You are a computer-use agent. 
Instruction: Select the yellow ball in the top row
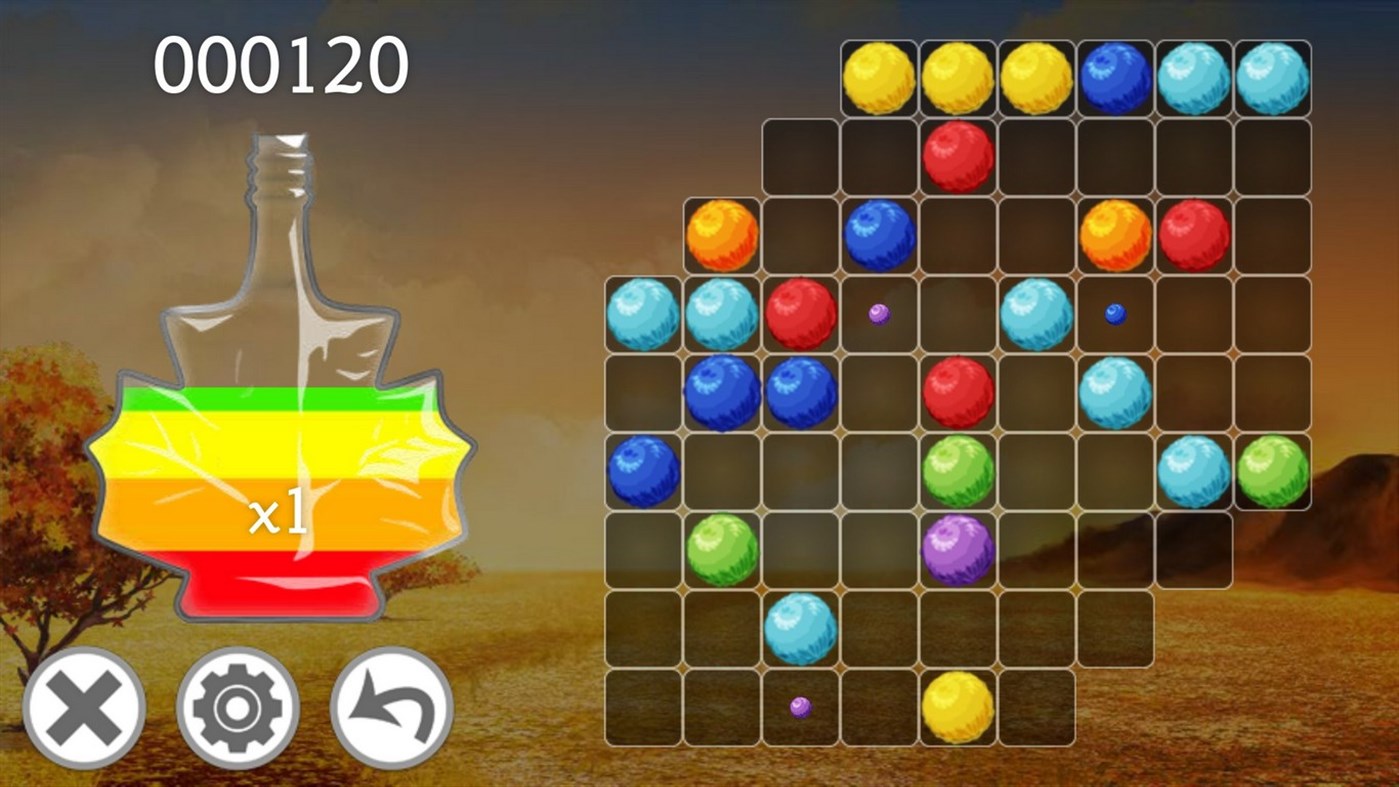coord(877,79)
